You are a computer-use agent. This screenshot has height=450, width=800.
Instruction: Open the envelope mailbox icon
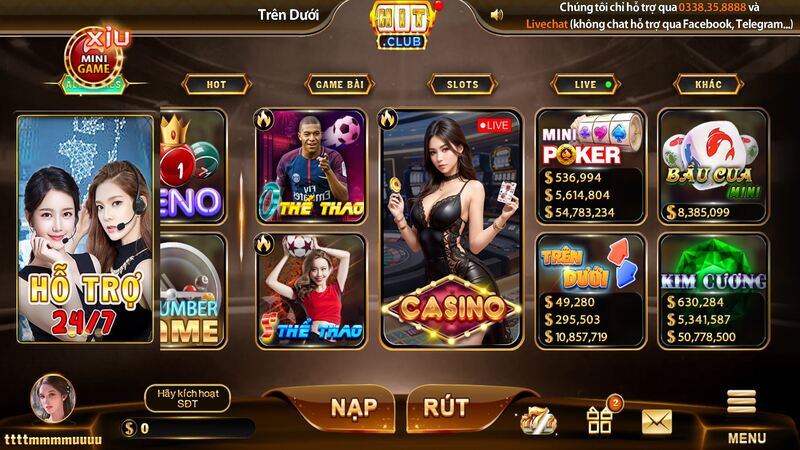(657, 422)
